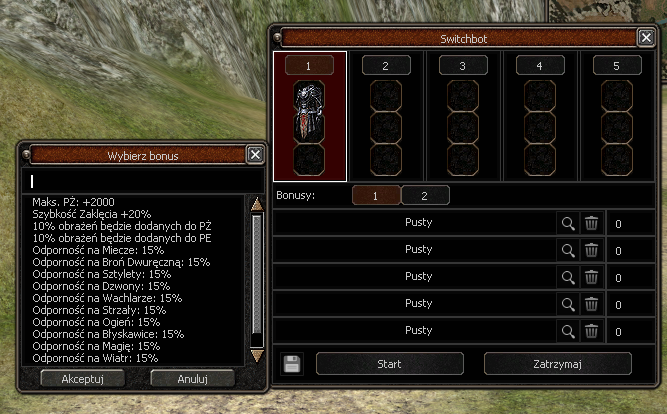This screenshot has height=414, width=667.
Task: Cancel with the Anuluj button
Action: pyautogui.click(x=192, y=378)
